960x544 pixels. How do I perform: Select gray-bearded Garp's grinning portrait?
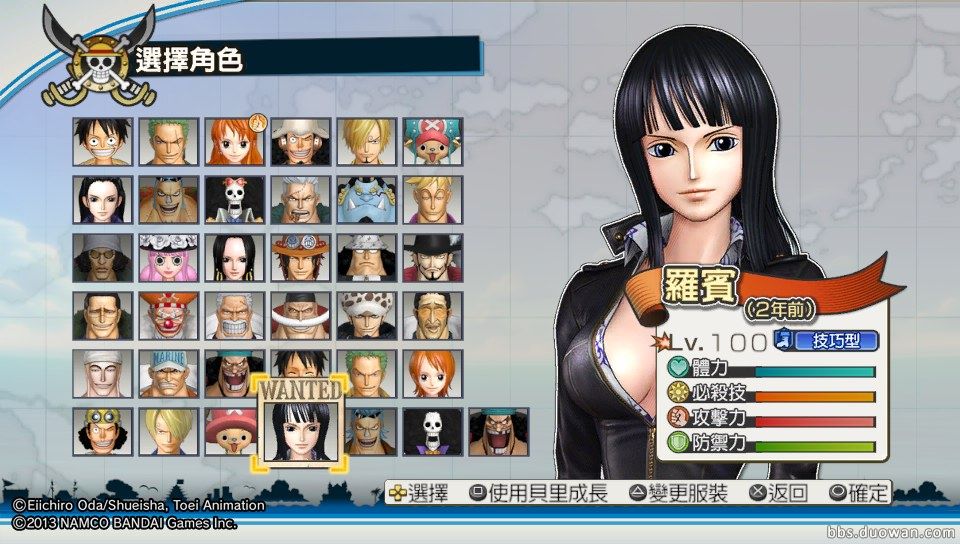pos(234,316)
